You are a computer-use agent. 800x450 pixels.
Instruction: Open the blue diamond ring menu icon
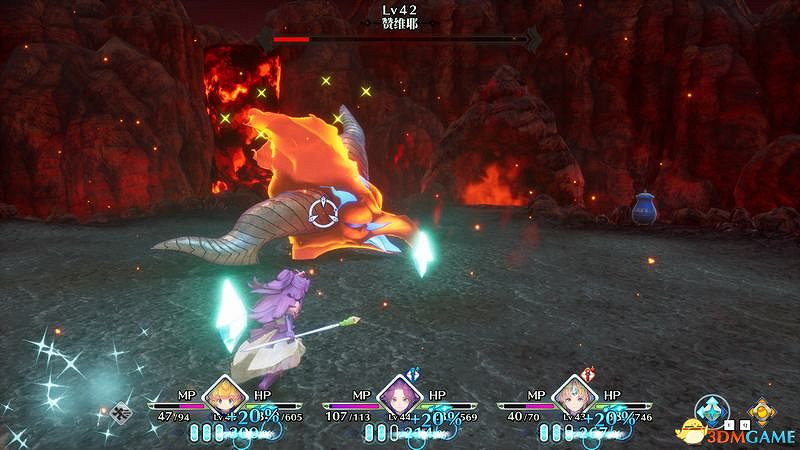click(x=712, y=410)
